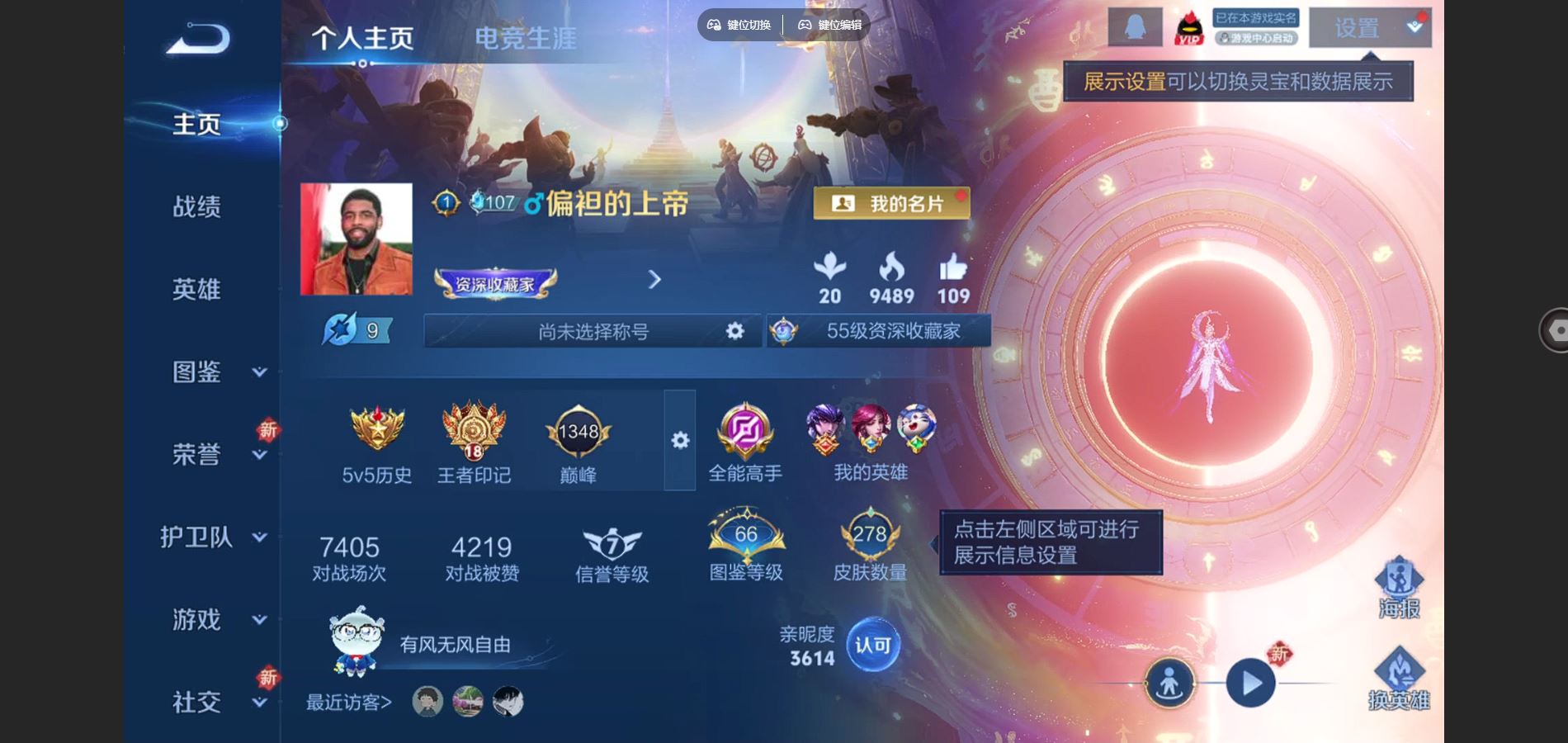The width and height of the screenshot is (1568, 743).
Task: Open the 信誉等级 credit level icon
Action: point(611,541)
